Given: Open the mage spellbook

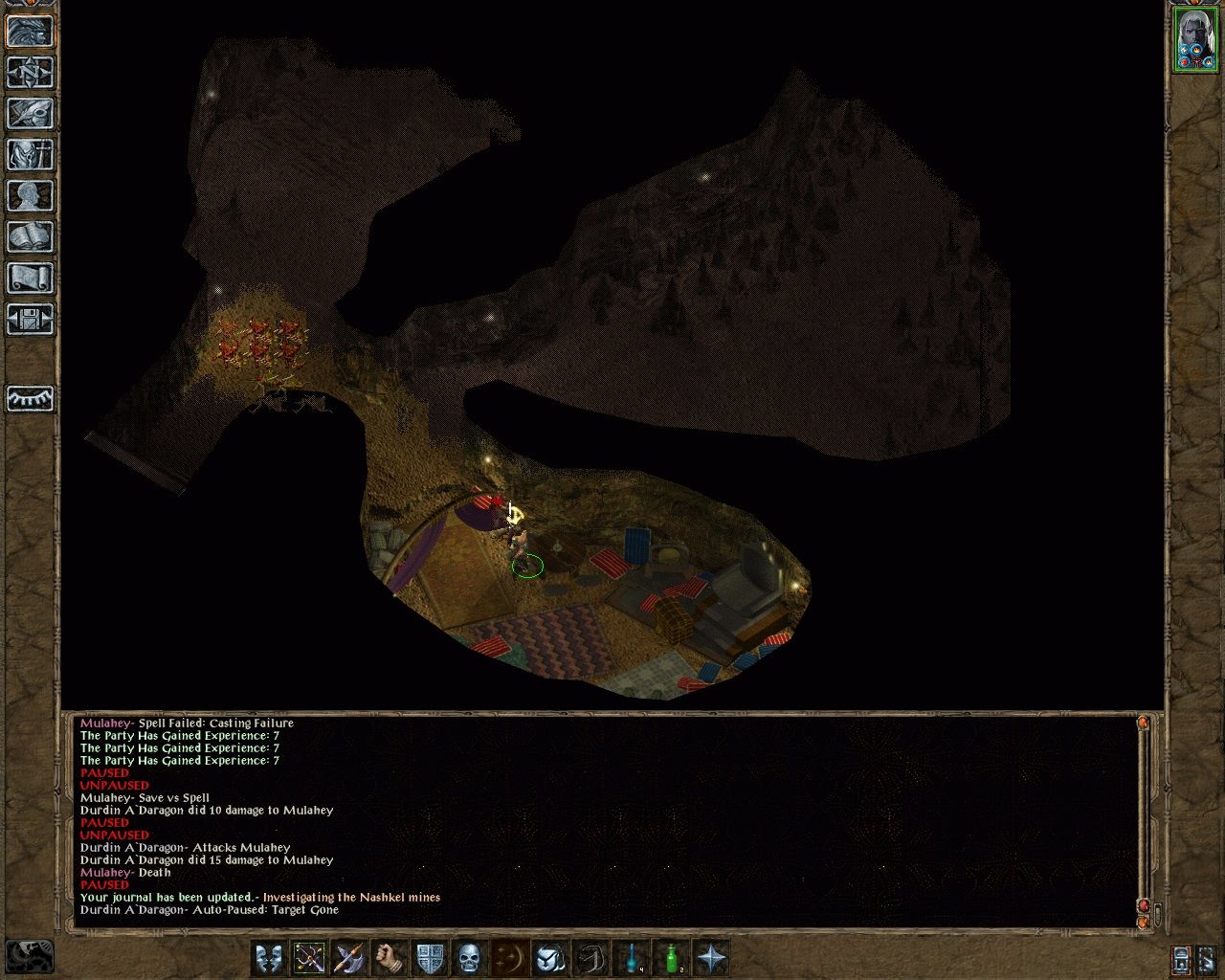Looking at the screenshot, I should click(x=29, y=236).
